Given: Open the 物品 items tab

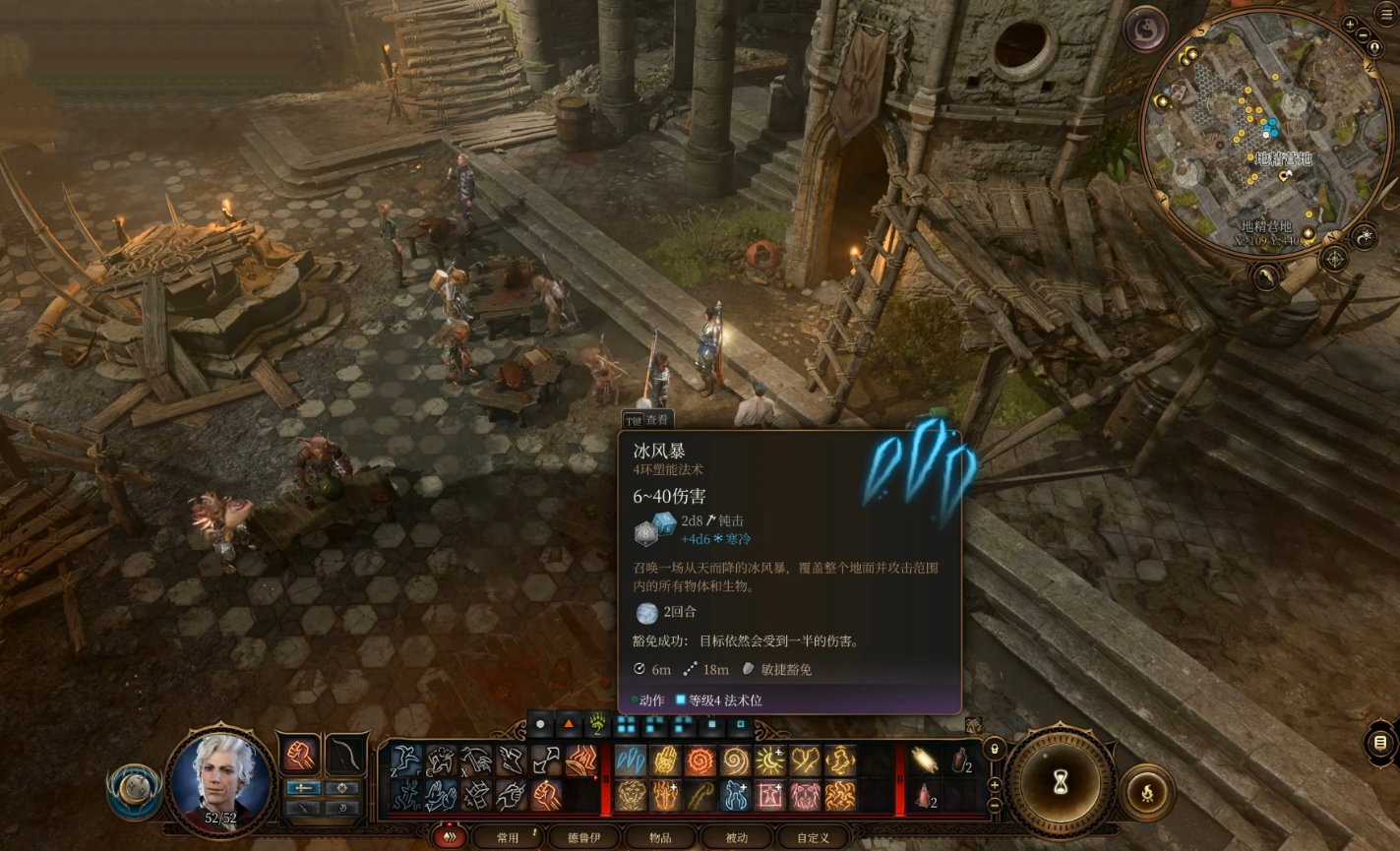Looking at the screenshot, I should click(660, 837).
